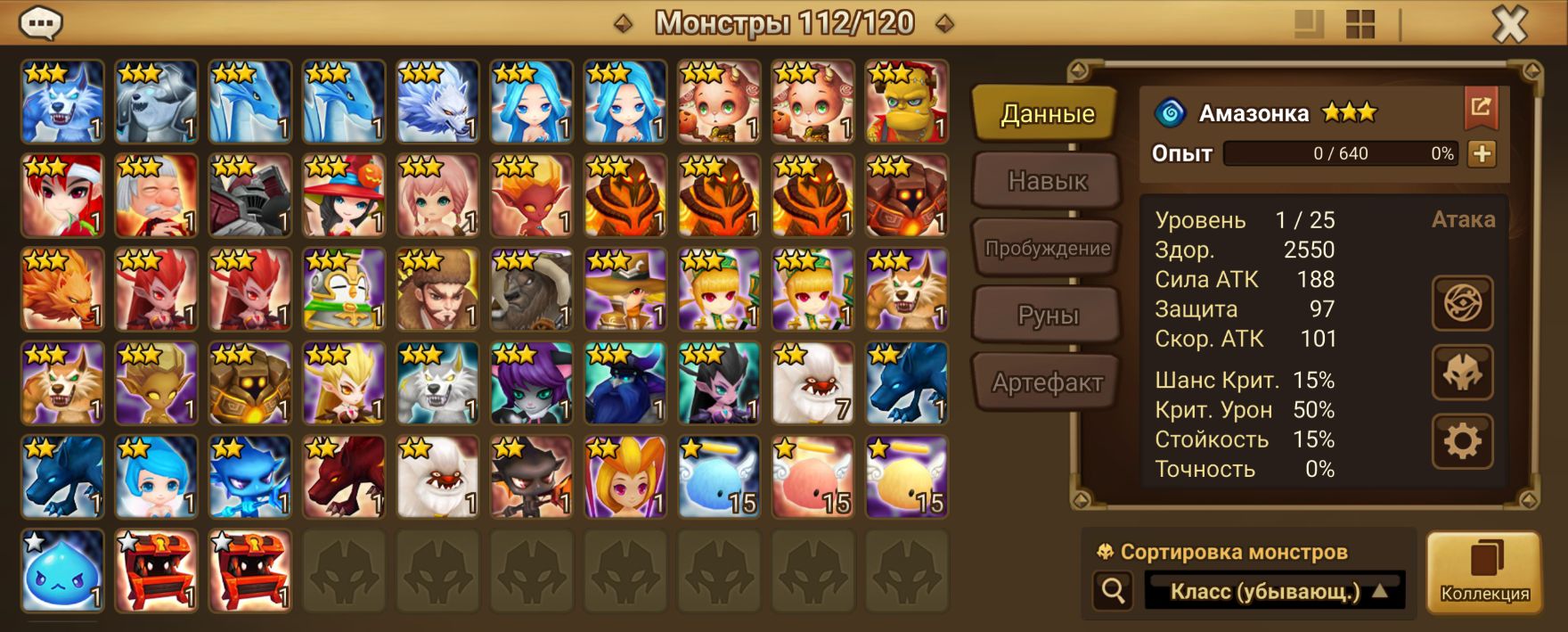Open the Класс (убывающ.) sort dropdown
The width and height of the screenshot is (1568, 632).
(x=1274, y=591)
